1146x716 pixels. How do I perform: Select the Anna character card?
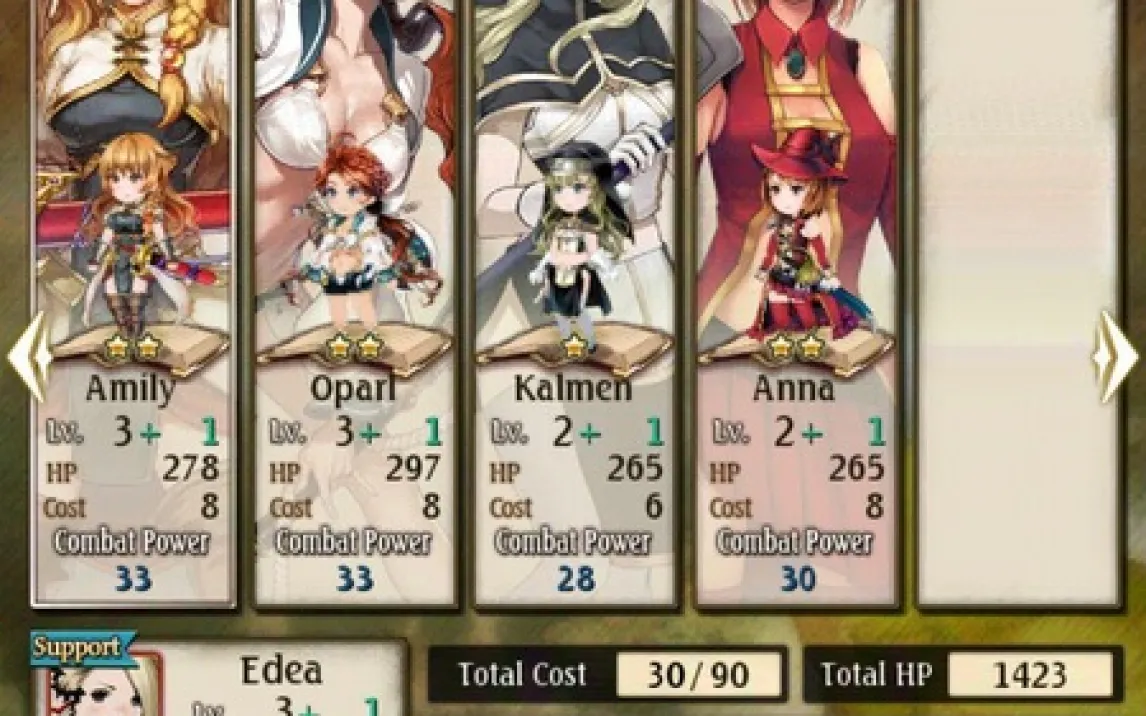798,300
